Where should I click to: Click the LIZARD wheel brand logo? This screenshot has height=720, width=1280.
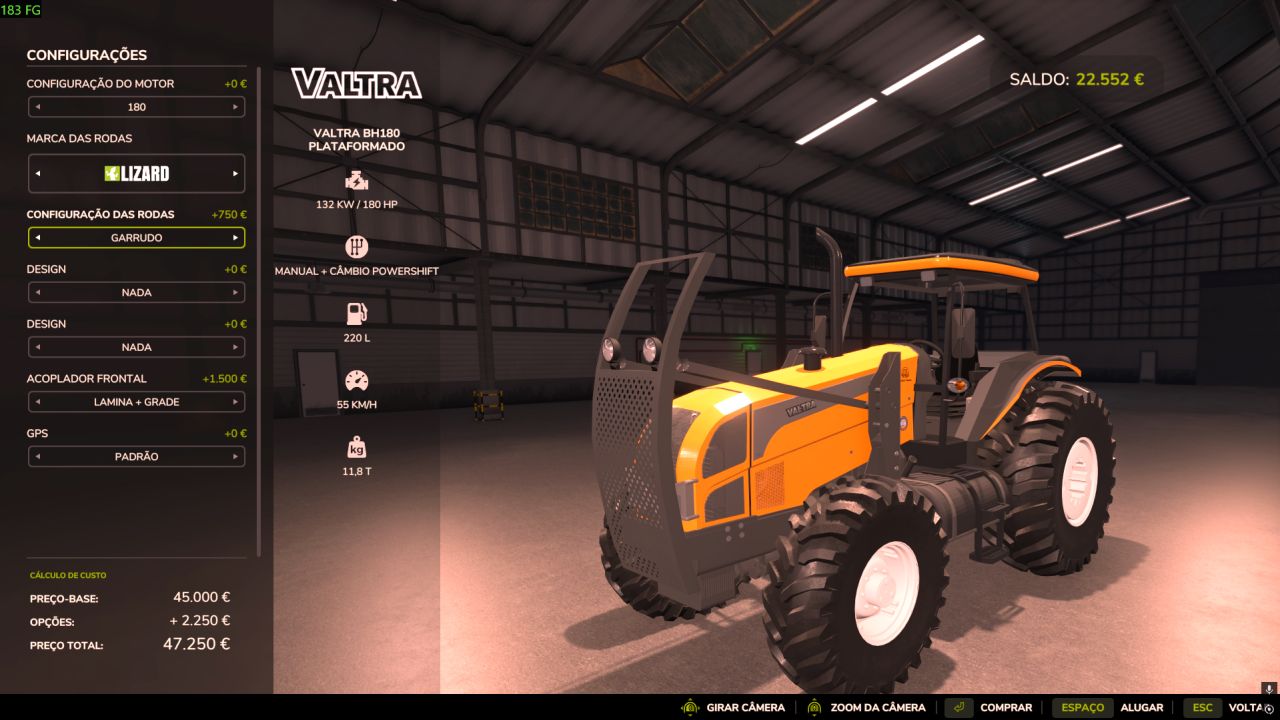136,173
